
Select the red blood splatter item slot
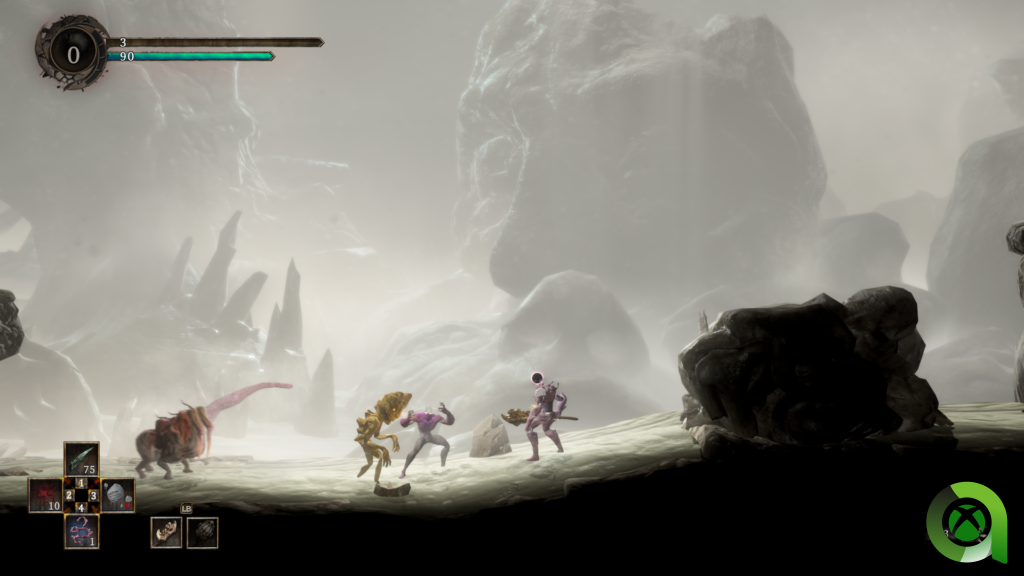point(45,495)
